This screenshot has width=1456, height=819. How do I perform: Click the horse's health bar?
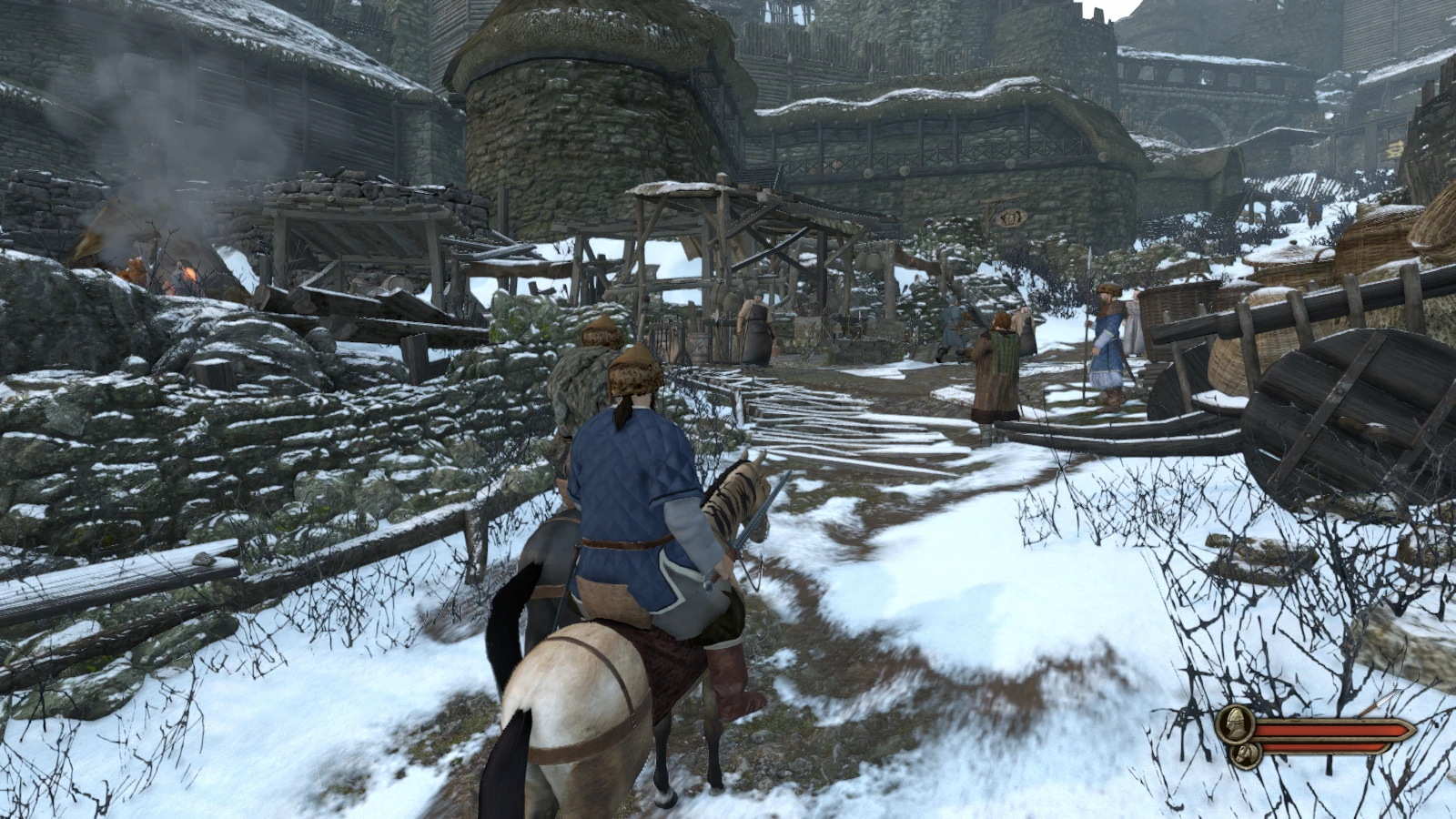[x=1319, y=748]
